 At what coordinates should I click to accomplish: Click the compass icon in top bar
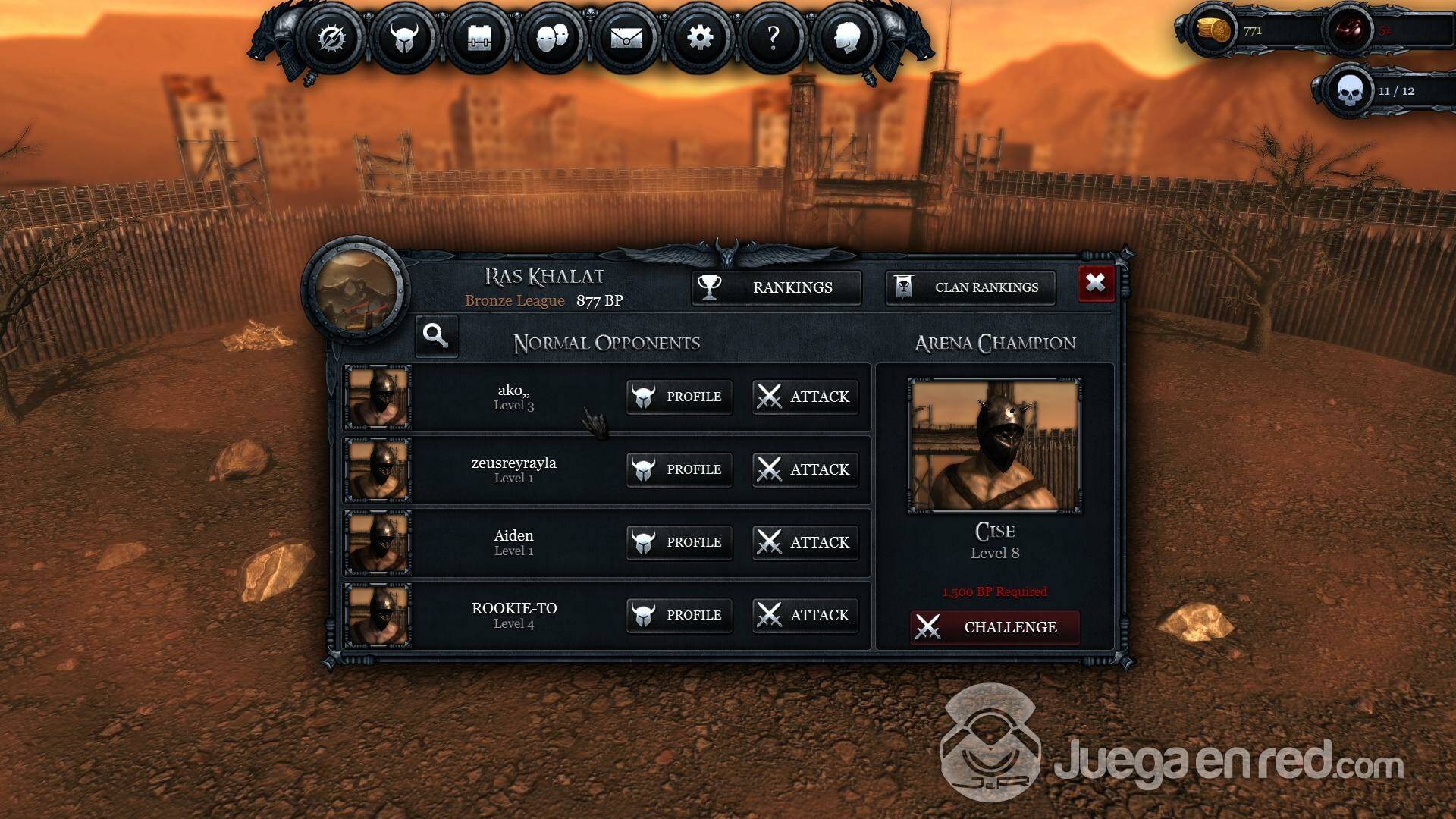(x=331, y=37)
